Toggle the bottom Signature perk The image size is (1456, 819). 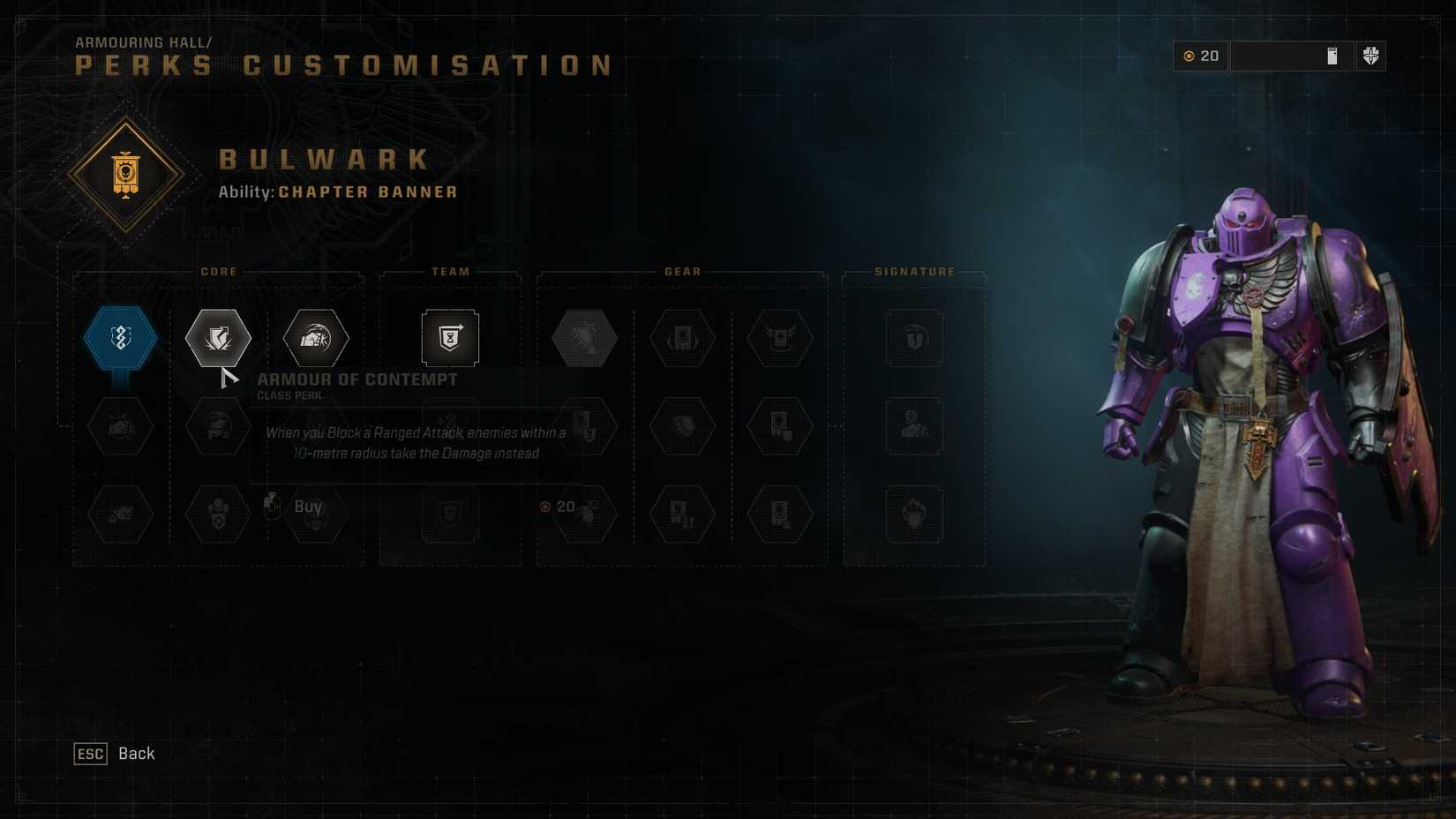tap(914, 515)
